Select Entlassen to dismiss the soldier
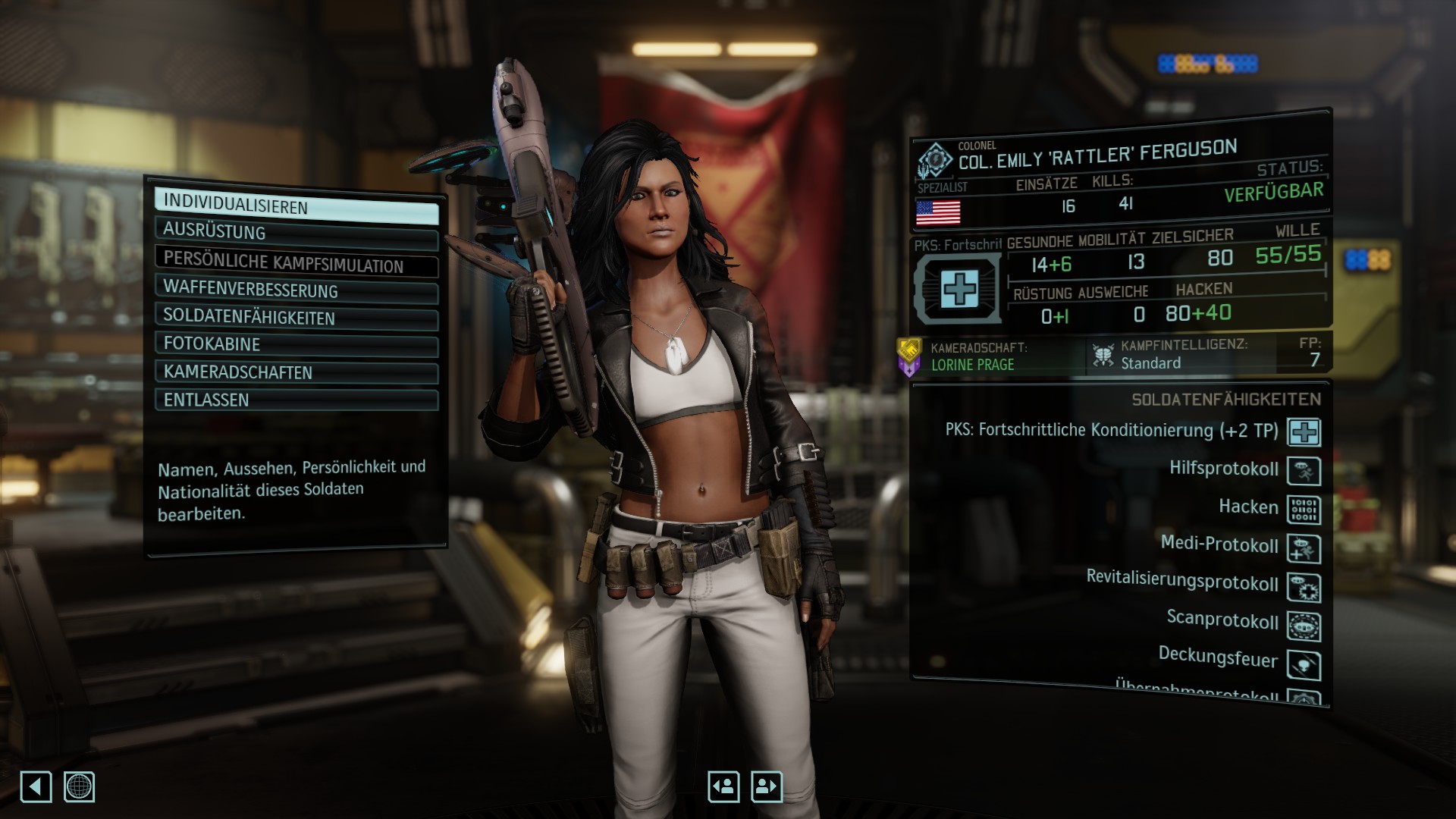1456x819 pixels. click(296, 400)
